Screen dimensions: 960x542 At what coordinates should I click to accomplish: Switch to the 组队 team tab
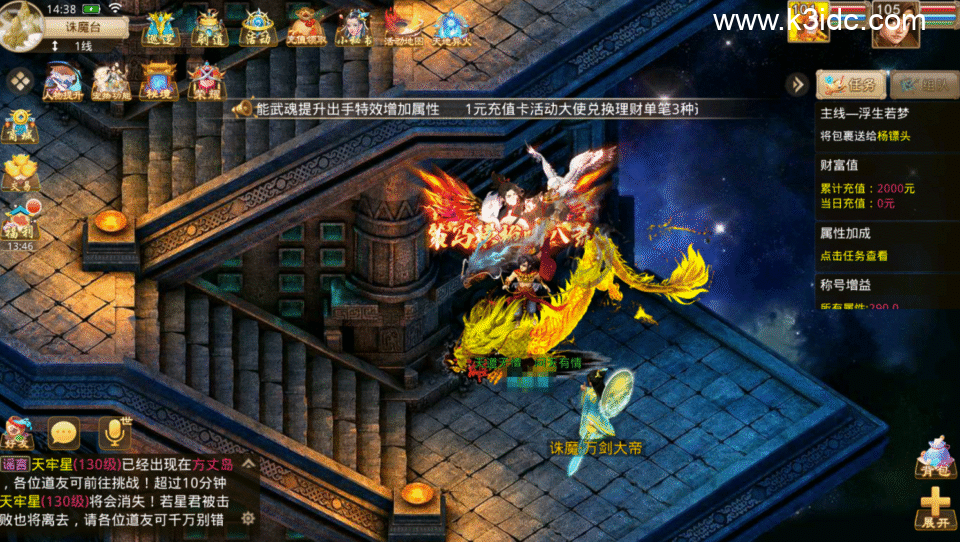click(x=917, y=84)
